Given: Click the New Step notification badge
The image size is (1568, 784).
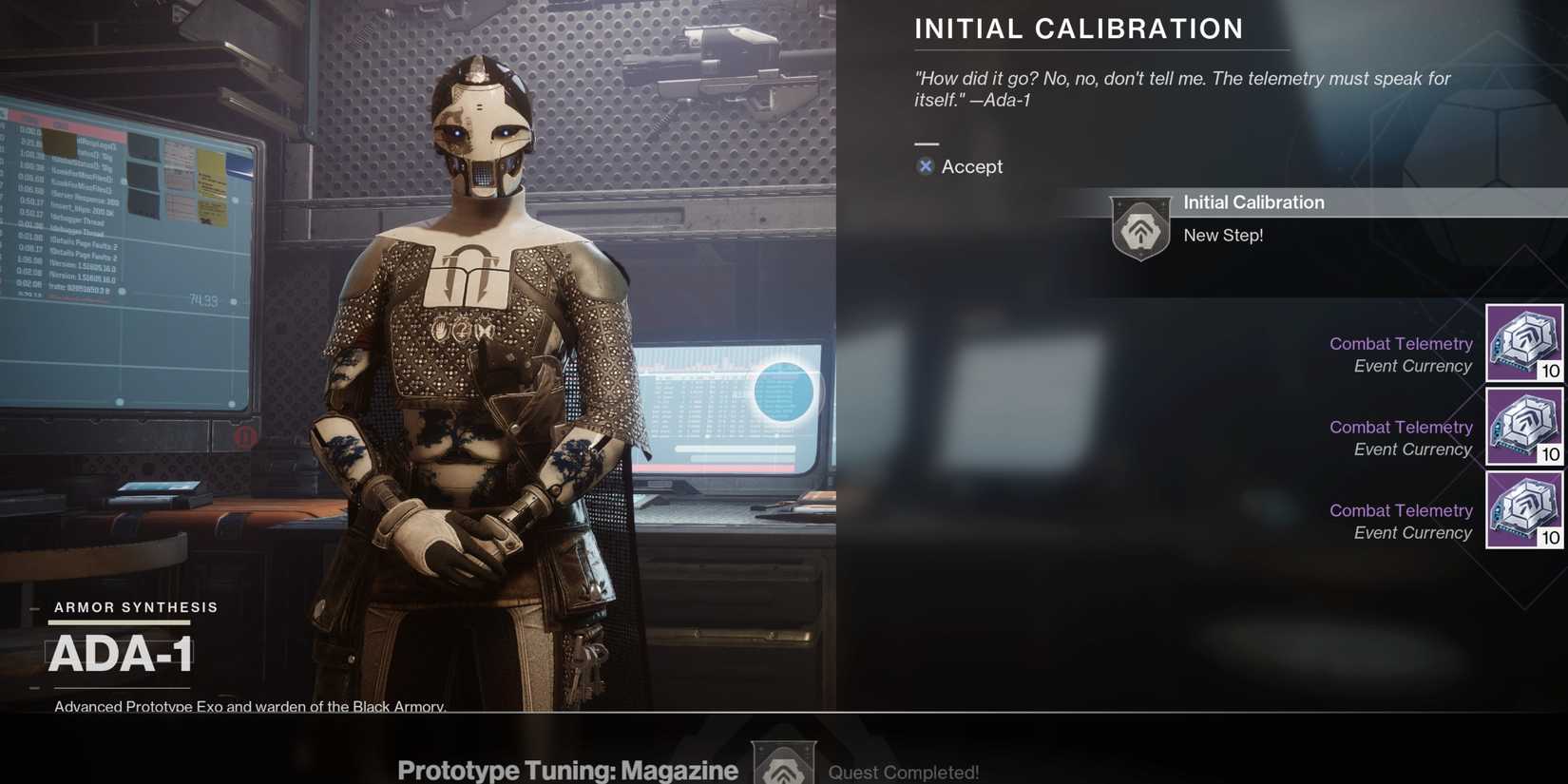Looking at the screenshot, I should (1224, 235).
